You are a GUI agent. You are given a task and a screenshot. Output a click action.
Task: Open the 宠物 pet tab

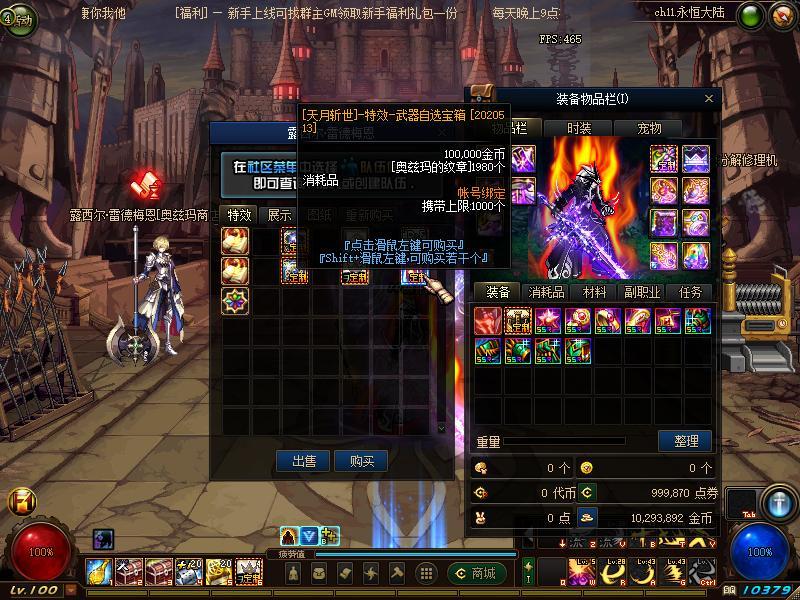[x=650, y=128]
